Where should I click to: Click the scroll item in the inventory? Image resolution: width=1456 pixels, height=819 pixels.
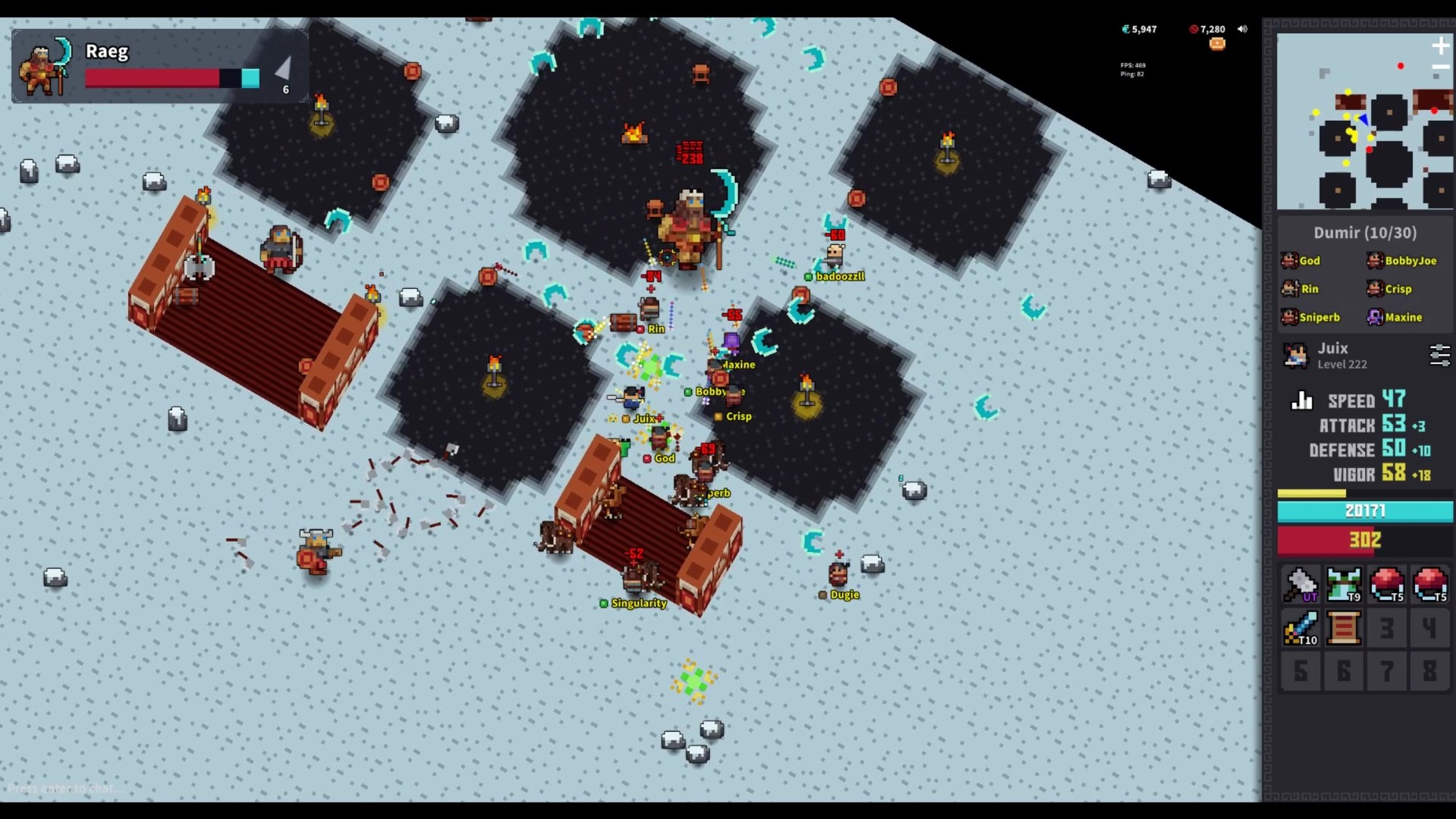pyautogui.click(x=1344, y=629)
